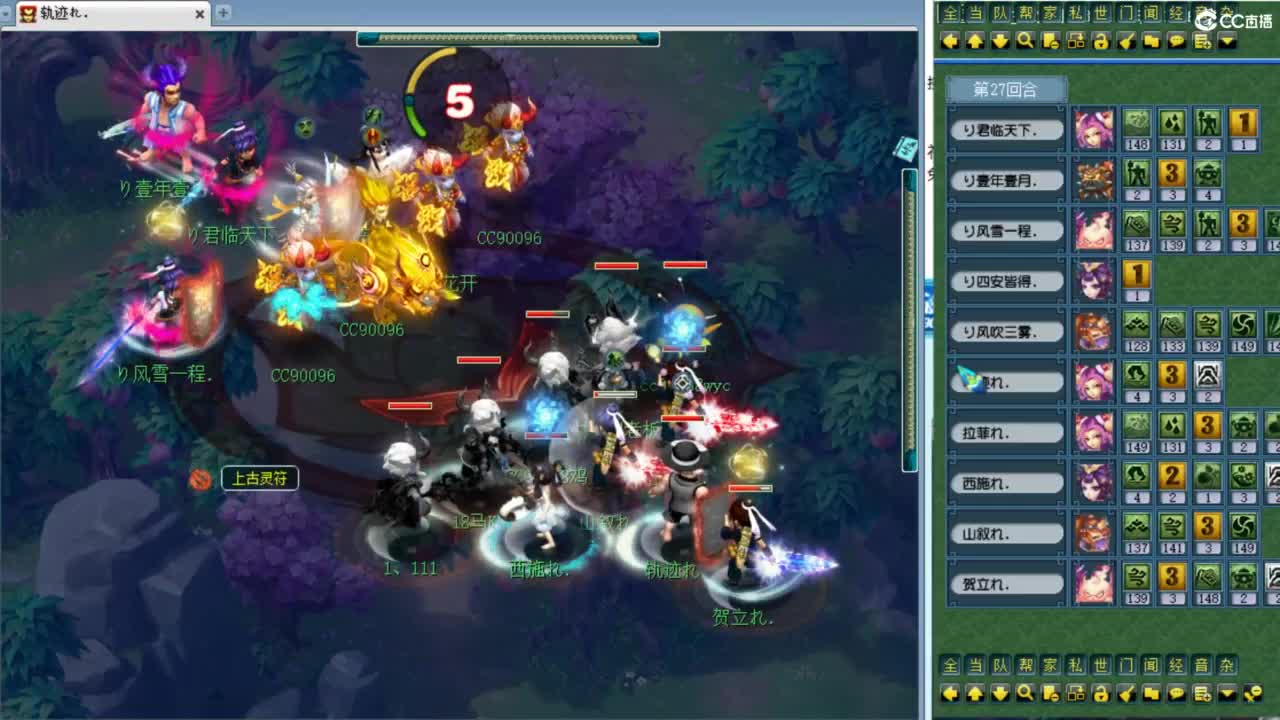Click the list-add icon in the top toolbar
1280x720 pixels.
(x=1199, y=41)
